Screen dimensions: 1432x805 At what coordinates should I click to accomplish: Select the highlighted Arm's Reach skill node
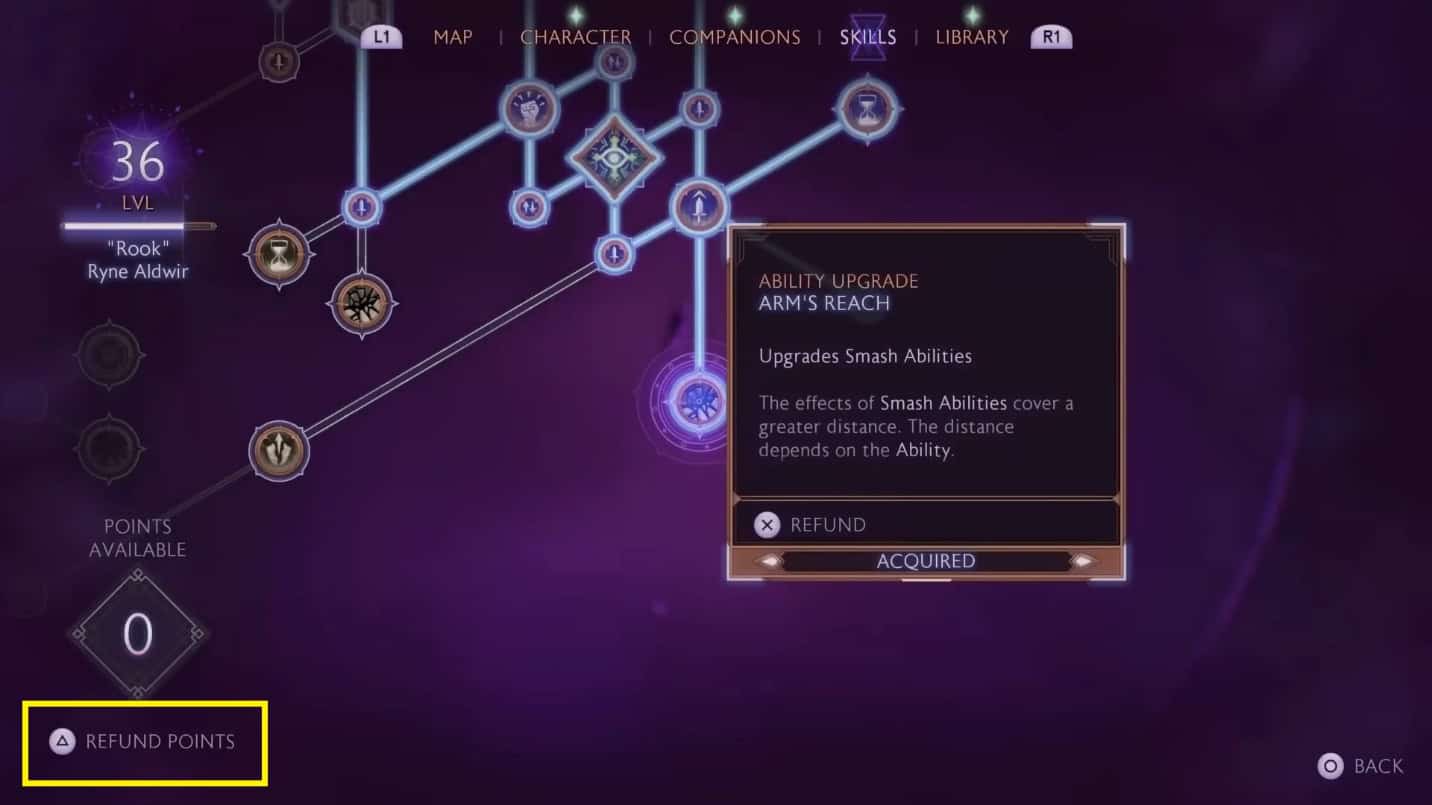[697, 402]
